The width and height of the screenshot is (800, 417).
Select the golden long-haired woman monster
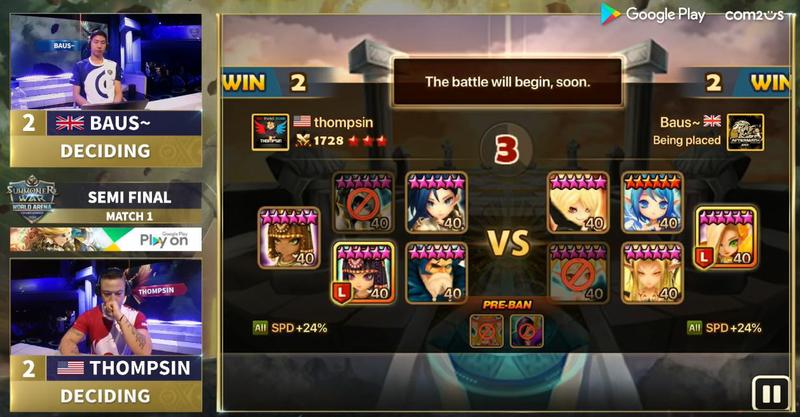652,273
